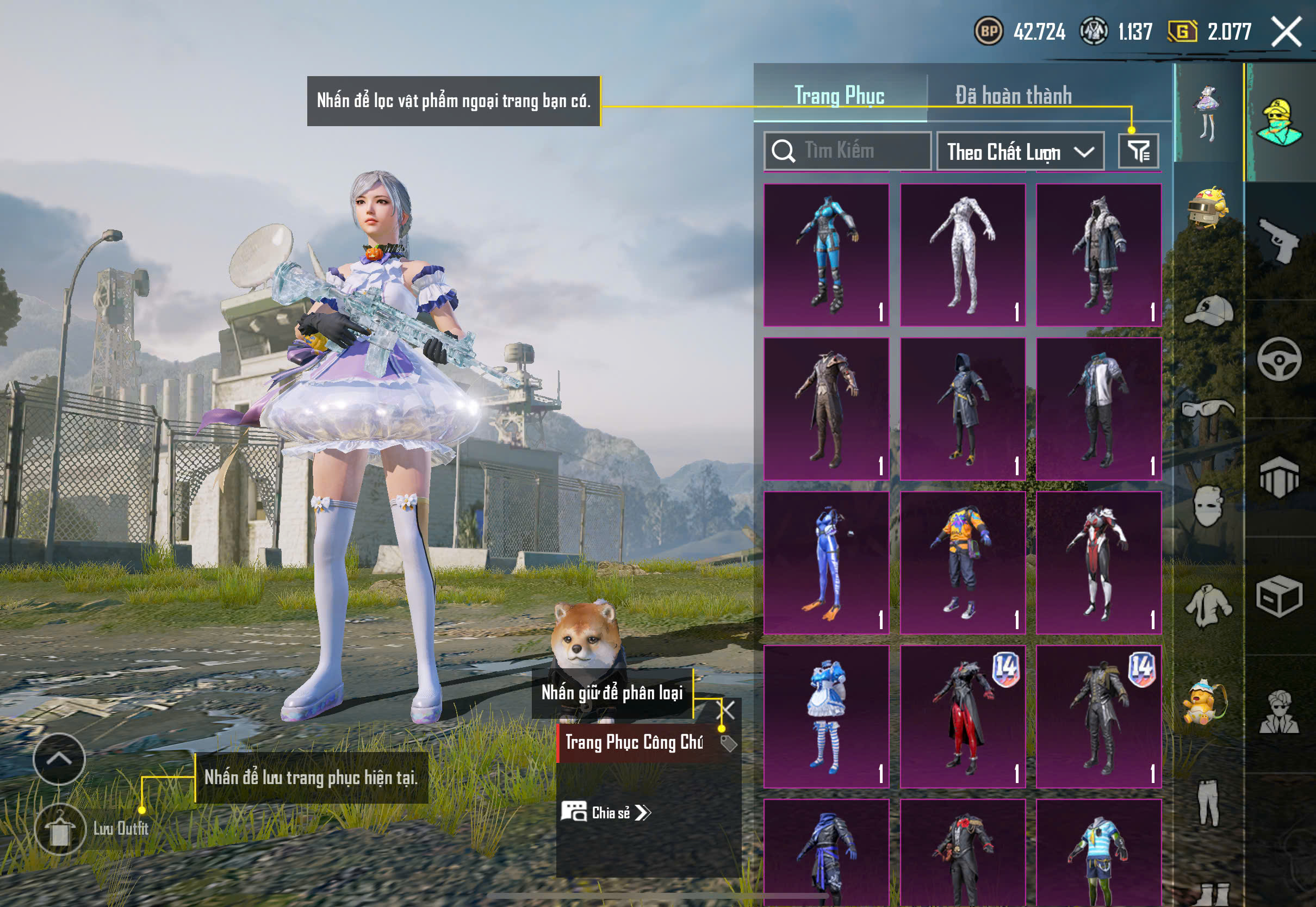Select the cap headwear slot
The image size is (1316, 907).
pyautogui.click(x=1208, y=311)
